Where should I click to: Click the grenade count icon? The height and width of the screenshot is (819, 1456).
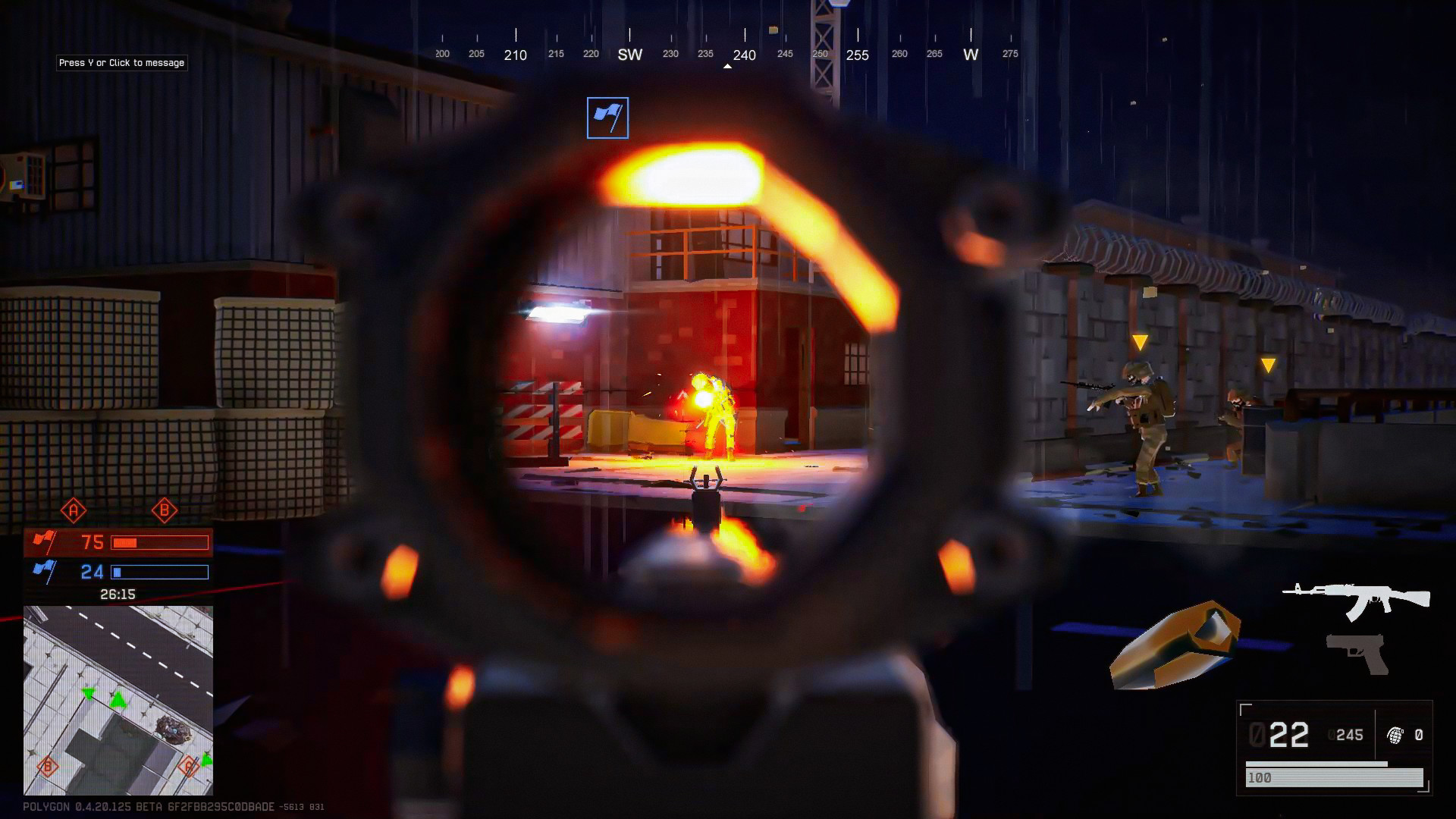[x=1393, y=734]
